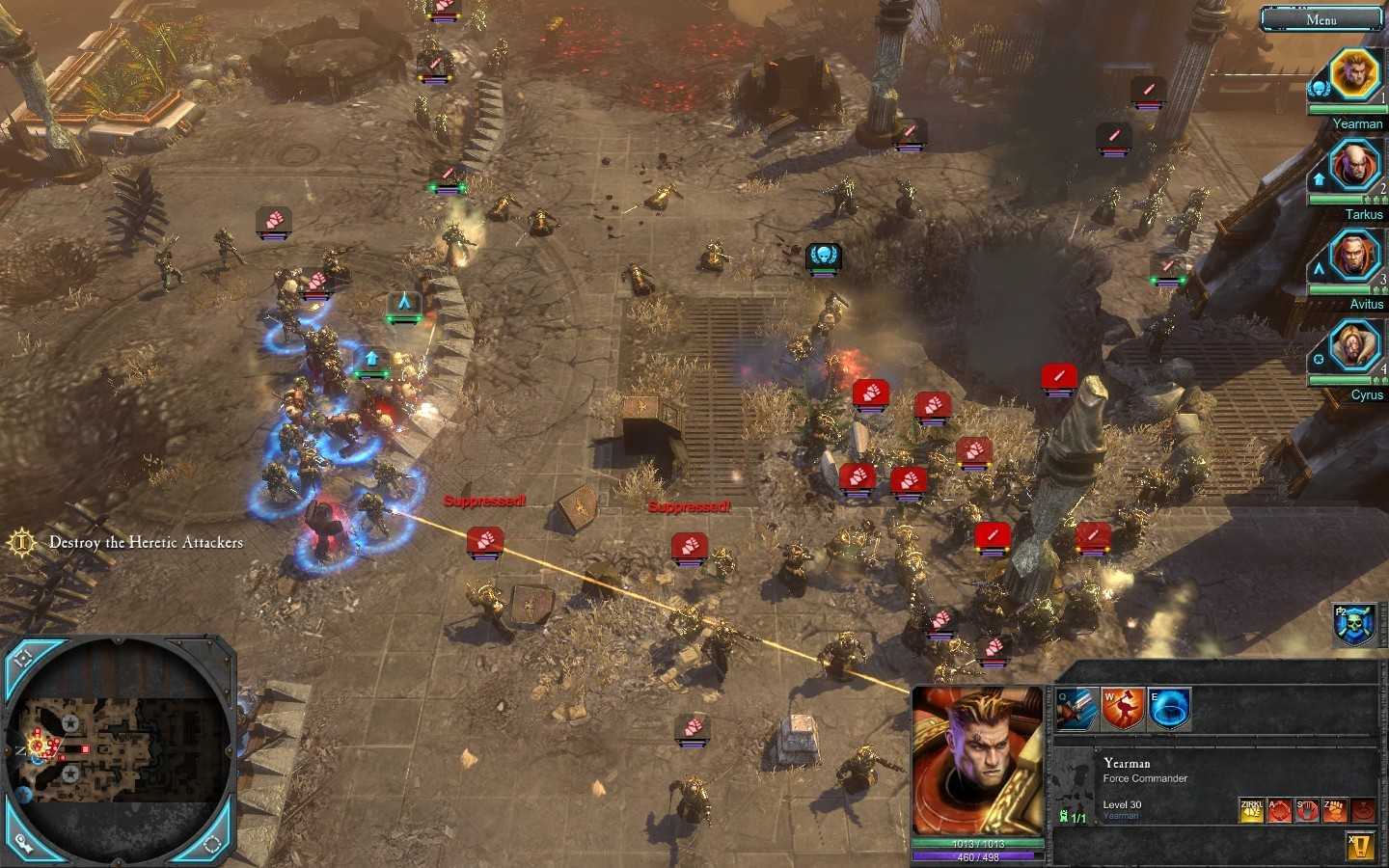1389x868 pixels.
Task: Click Yearman's large commander portrait
Action: [x=978, y=762]
